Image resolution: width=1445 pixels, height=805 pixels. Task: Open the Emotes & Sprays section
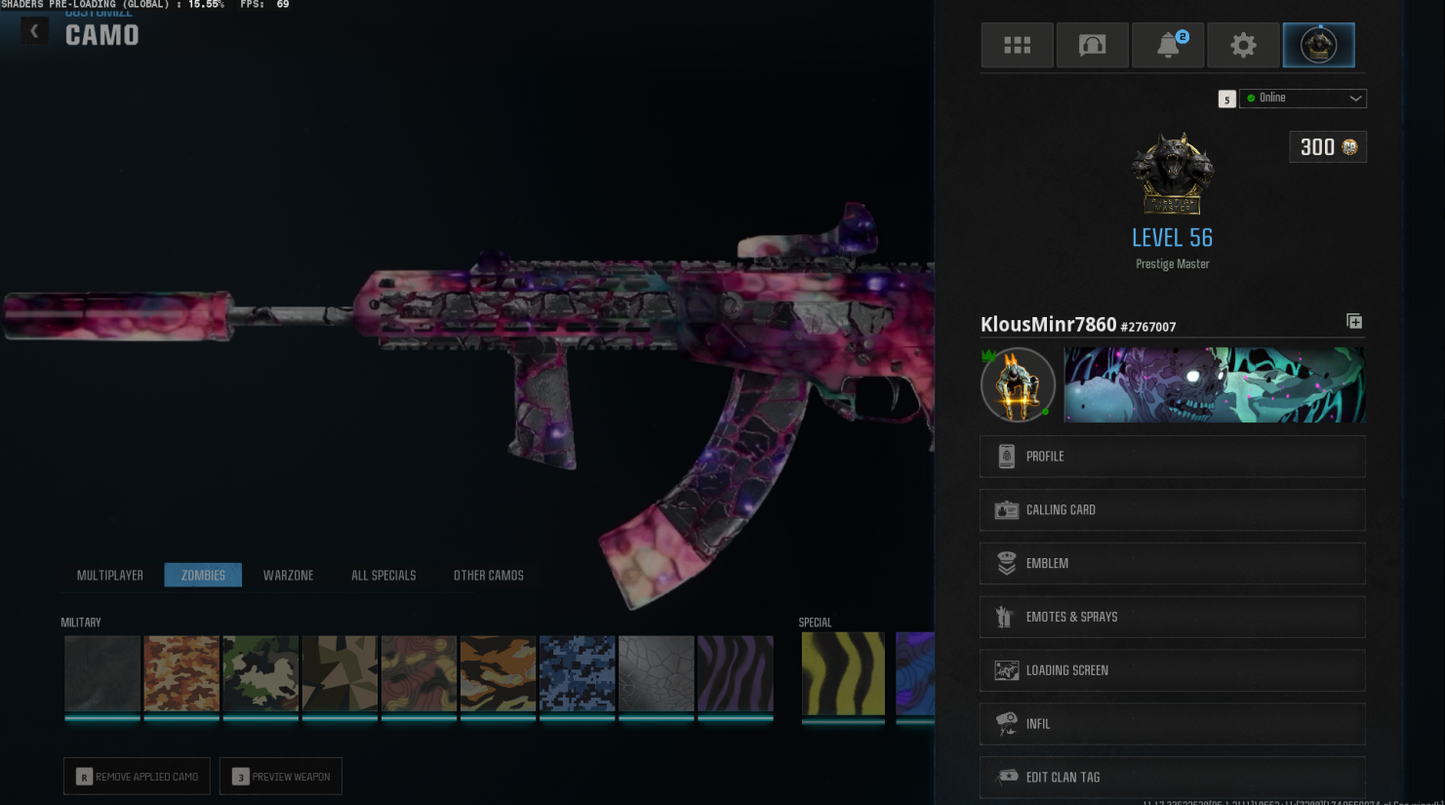click(x=1171, y=616)
